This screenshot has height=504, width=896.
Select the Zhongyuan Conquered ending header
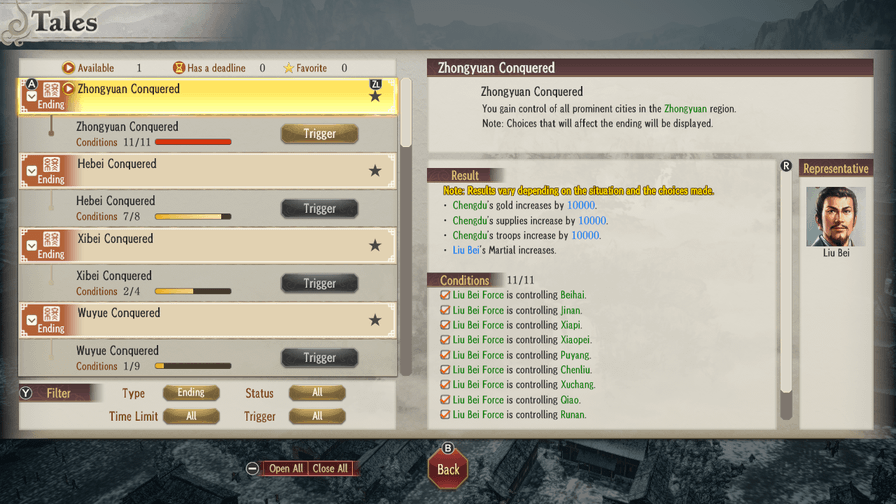tap(200, 95)
